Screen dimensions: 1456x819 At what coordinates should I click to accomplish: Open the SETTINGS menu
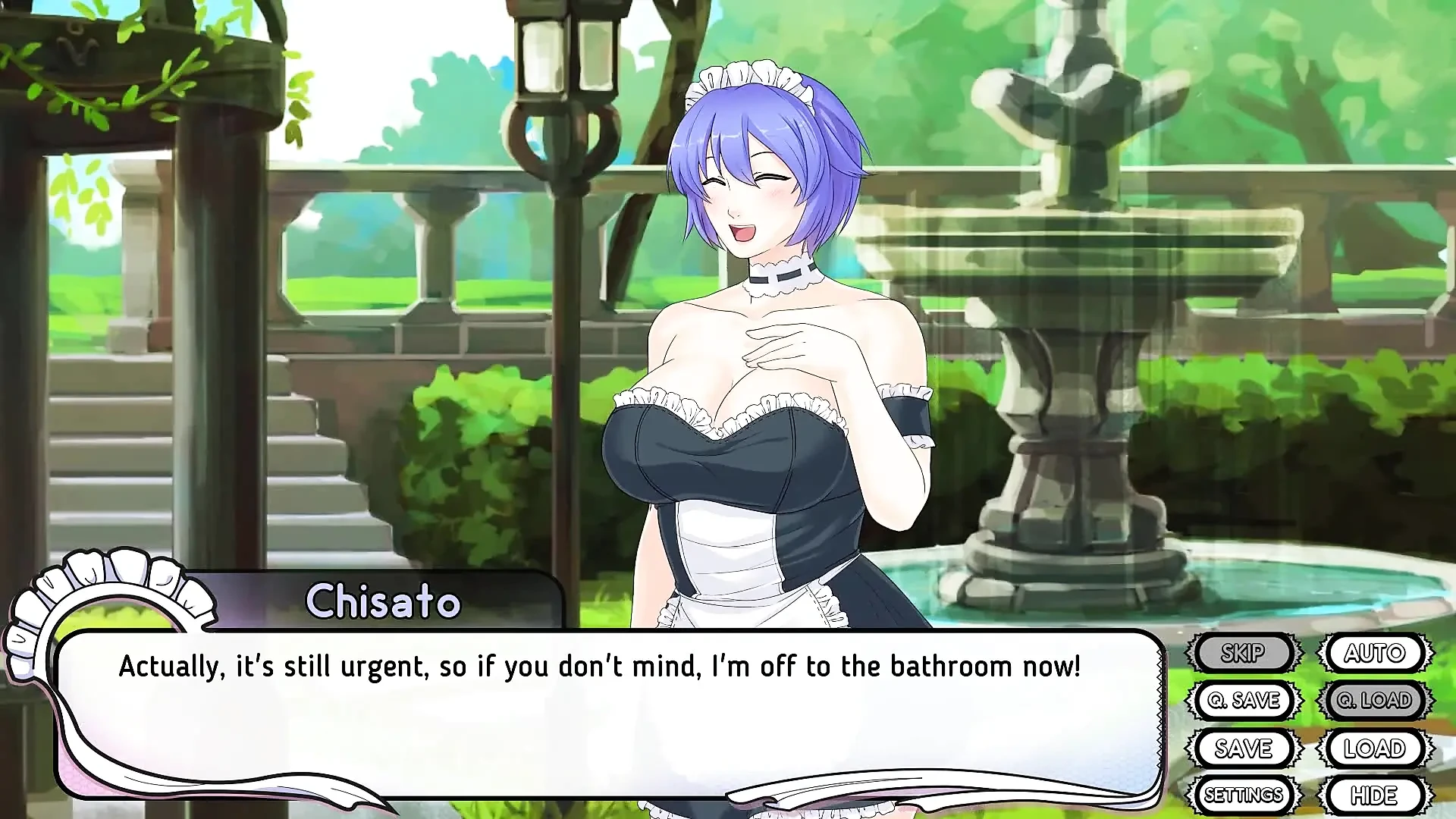(1246, 795)
